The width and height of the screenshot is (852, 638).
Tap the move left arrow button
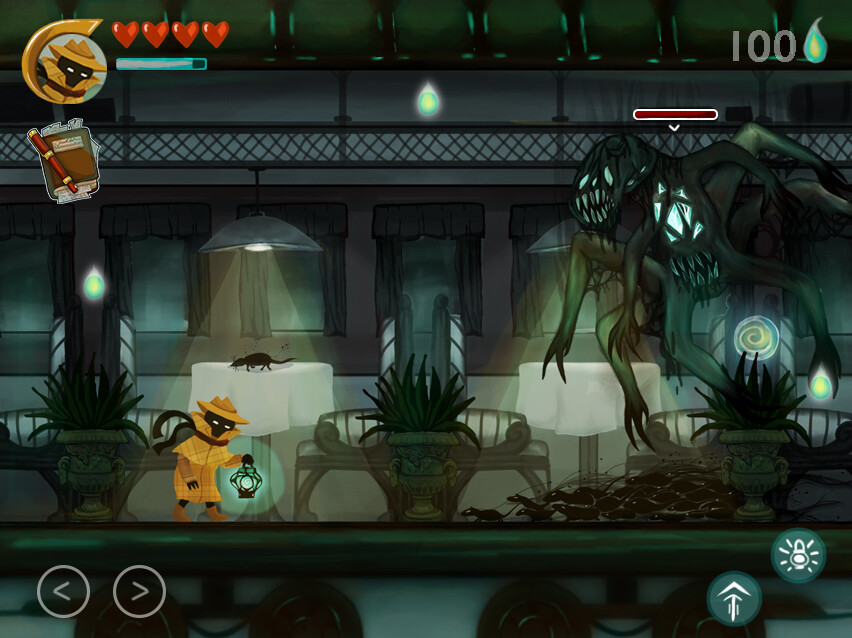(63, 591)
